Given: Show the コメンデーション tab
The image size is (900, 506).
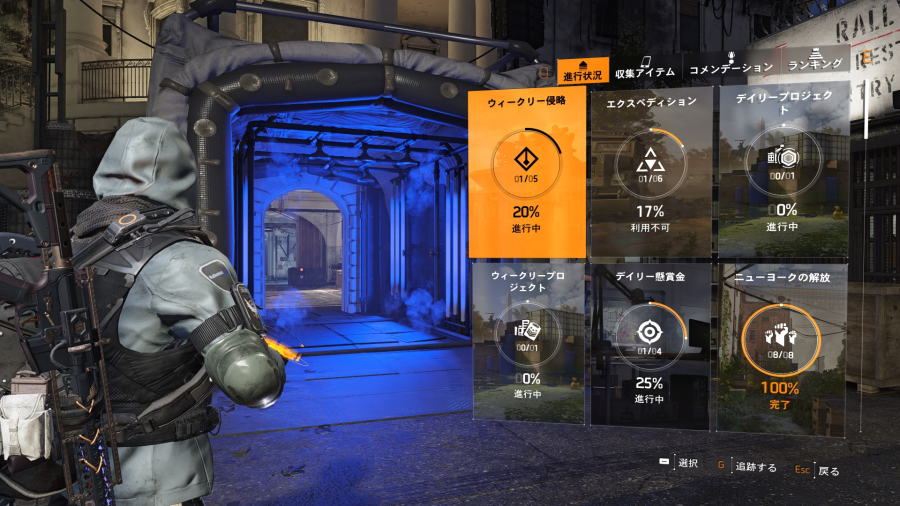Looking at the screenshot, I should 731,67.
